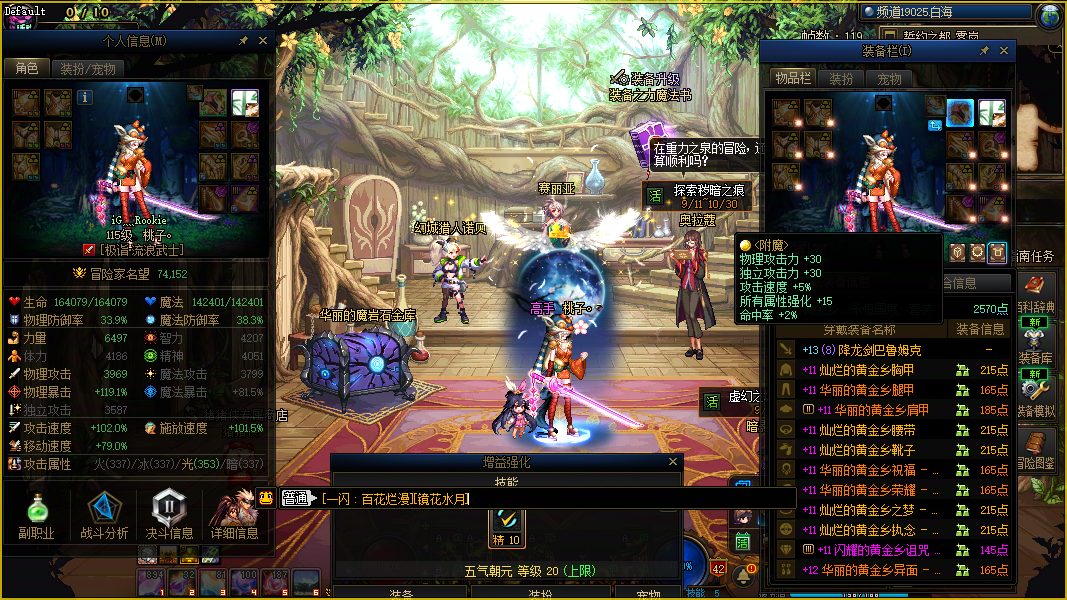Open the 副职业 sub-profession button
The height and width of the screenshot is (600, 1067).
click(36, 516)
